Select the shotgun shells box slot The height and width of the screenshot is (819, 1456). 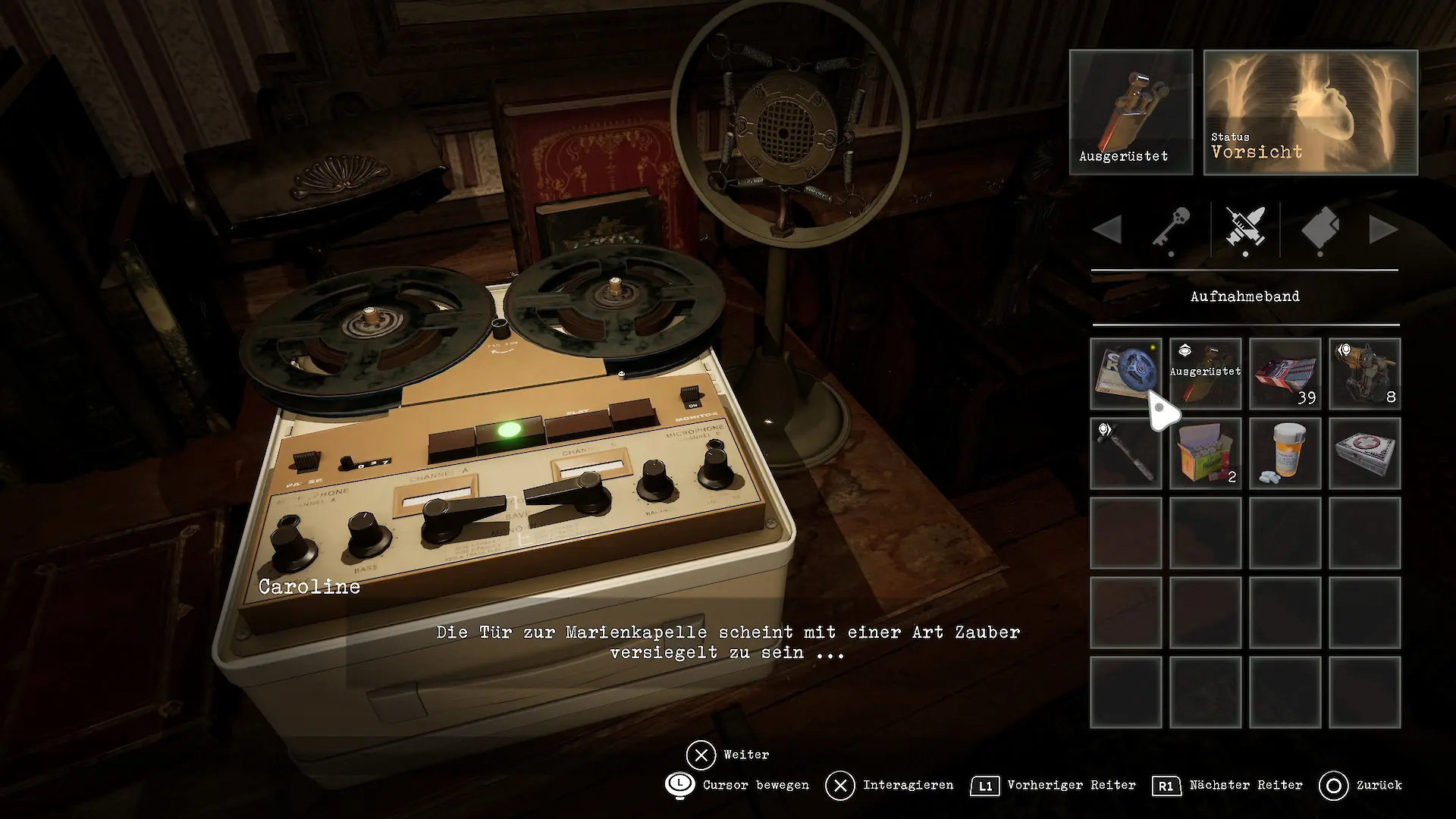click(1205, 453)
